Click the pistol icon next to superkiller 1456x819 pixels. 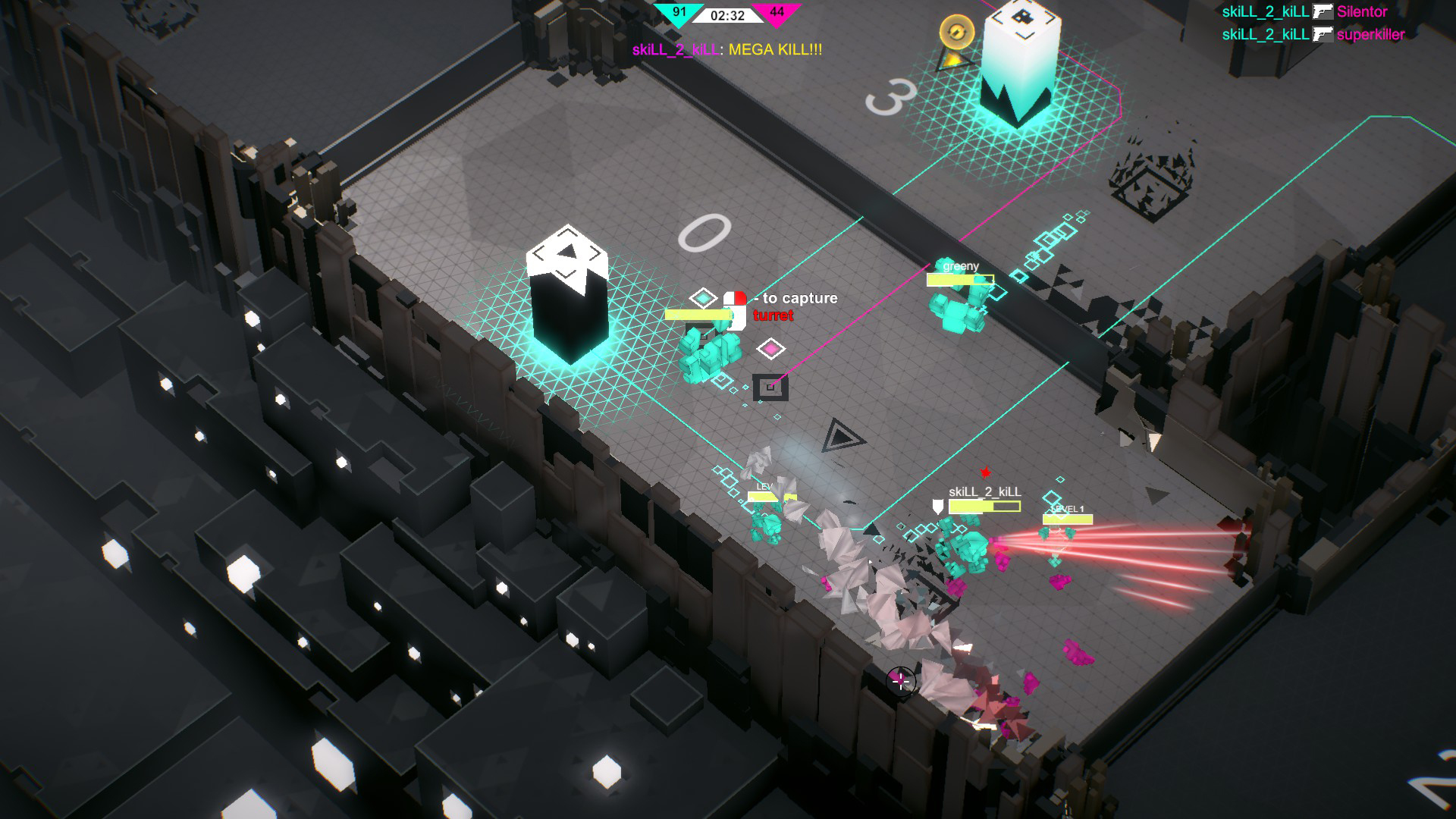click(x=1323, y=34)
